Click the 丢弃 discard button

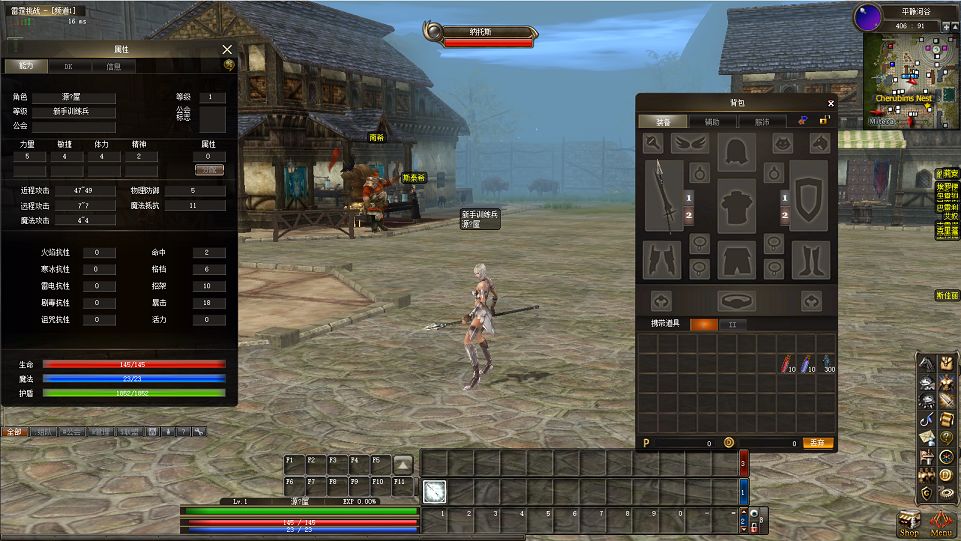[819, 442]
